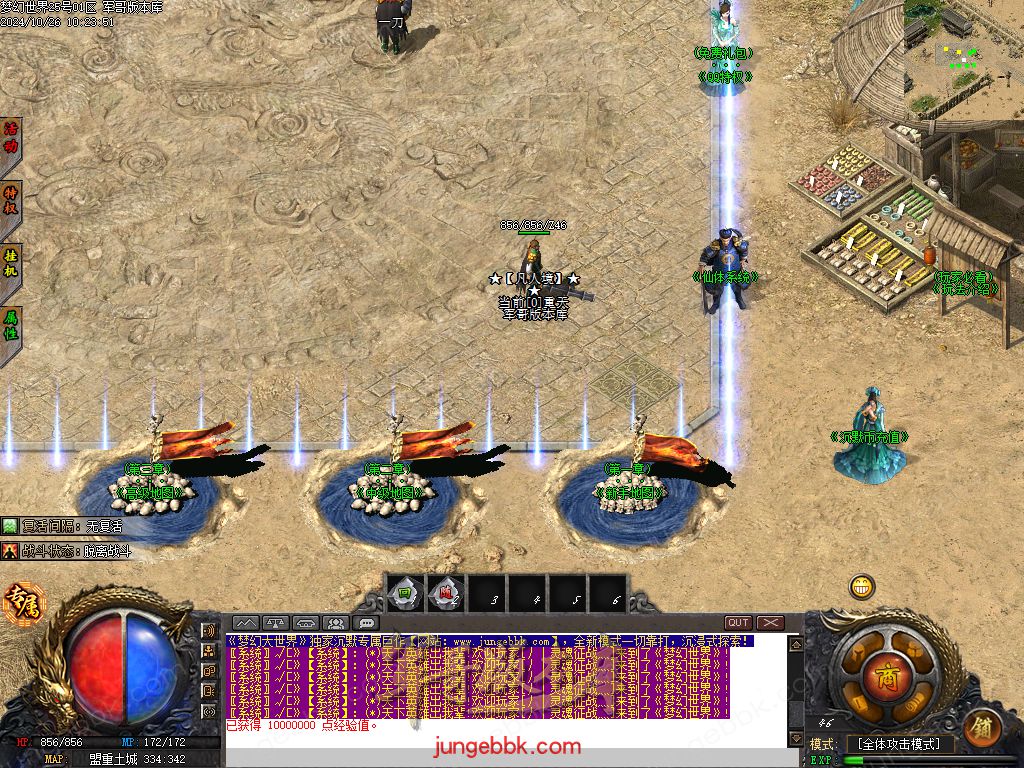This screenshot has height=768, width=1024.
Task: Open the 活动 events side tab
Action: point(11,137)
